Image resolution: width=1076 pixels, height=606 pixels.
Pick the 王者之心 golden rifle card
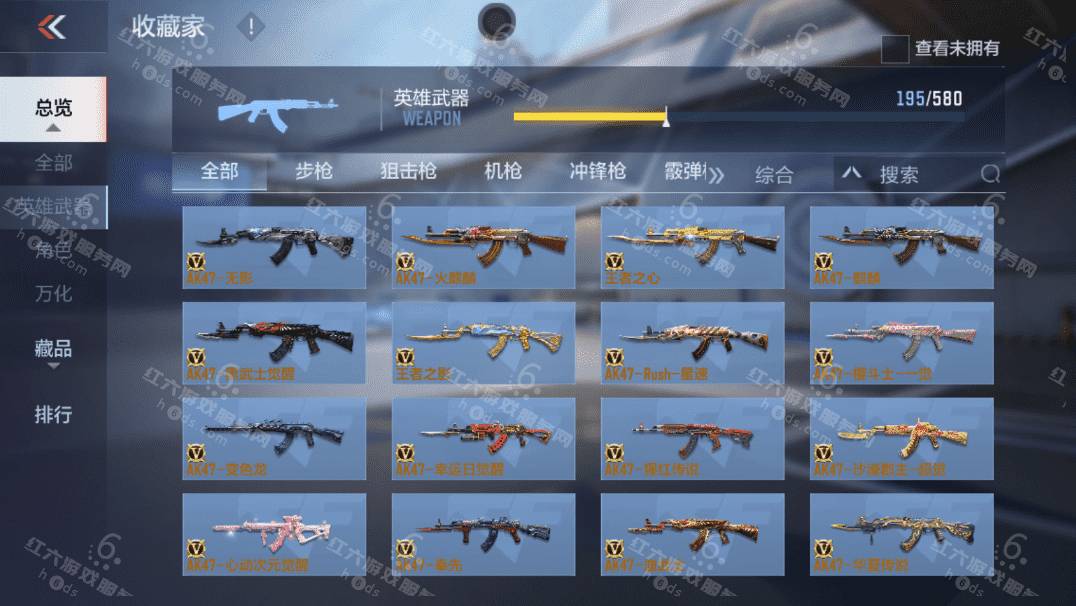[x=692, y=247]
